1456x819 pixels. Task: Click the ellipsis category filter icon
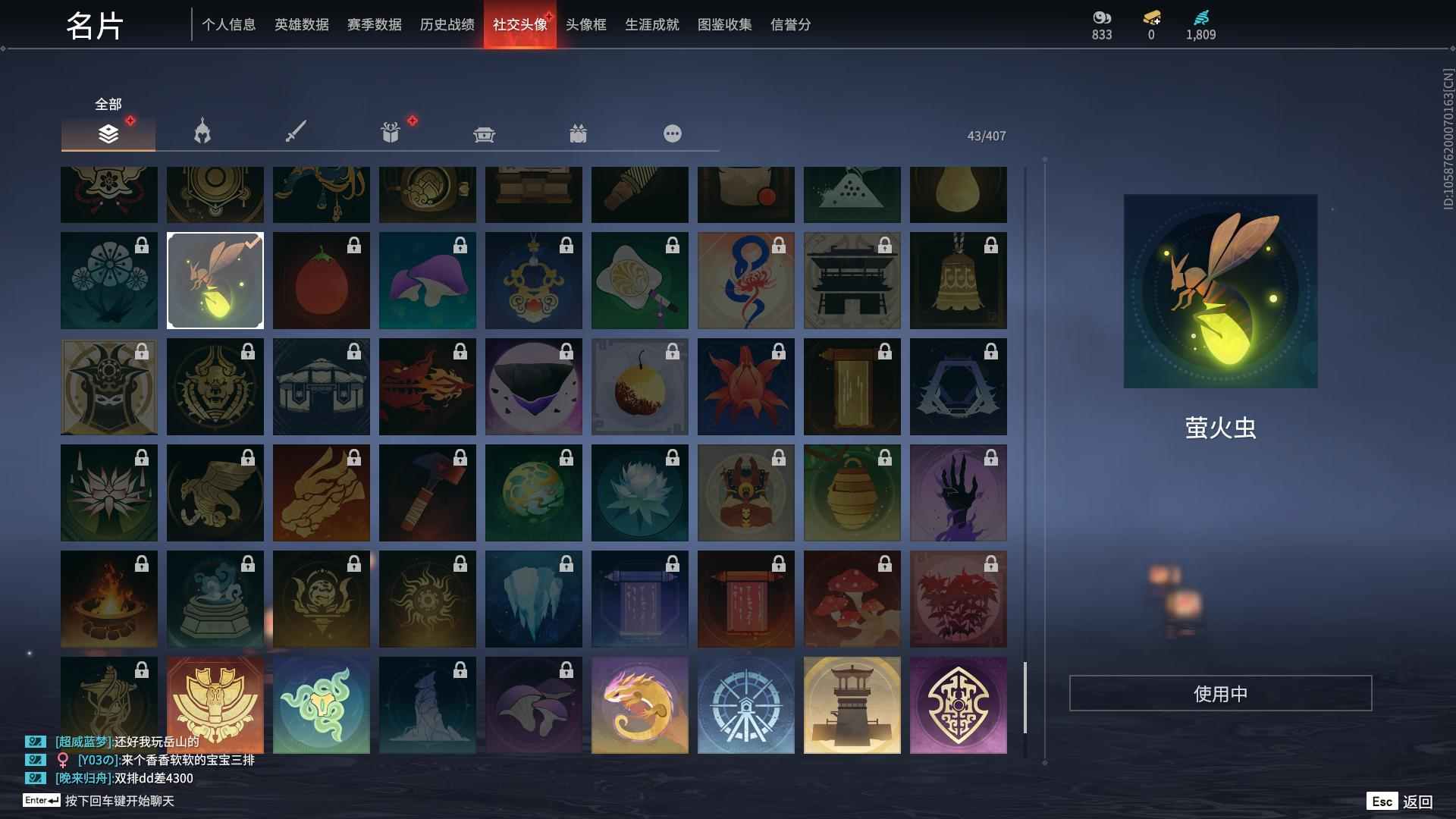coord(673,134)
